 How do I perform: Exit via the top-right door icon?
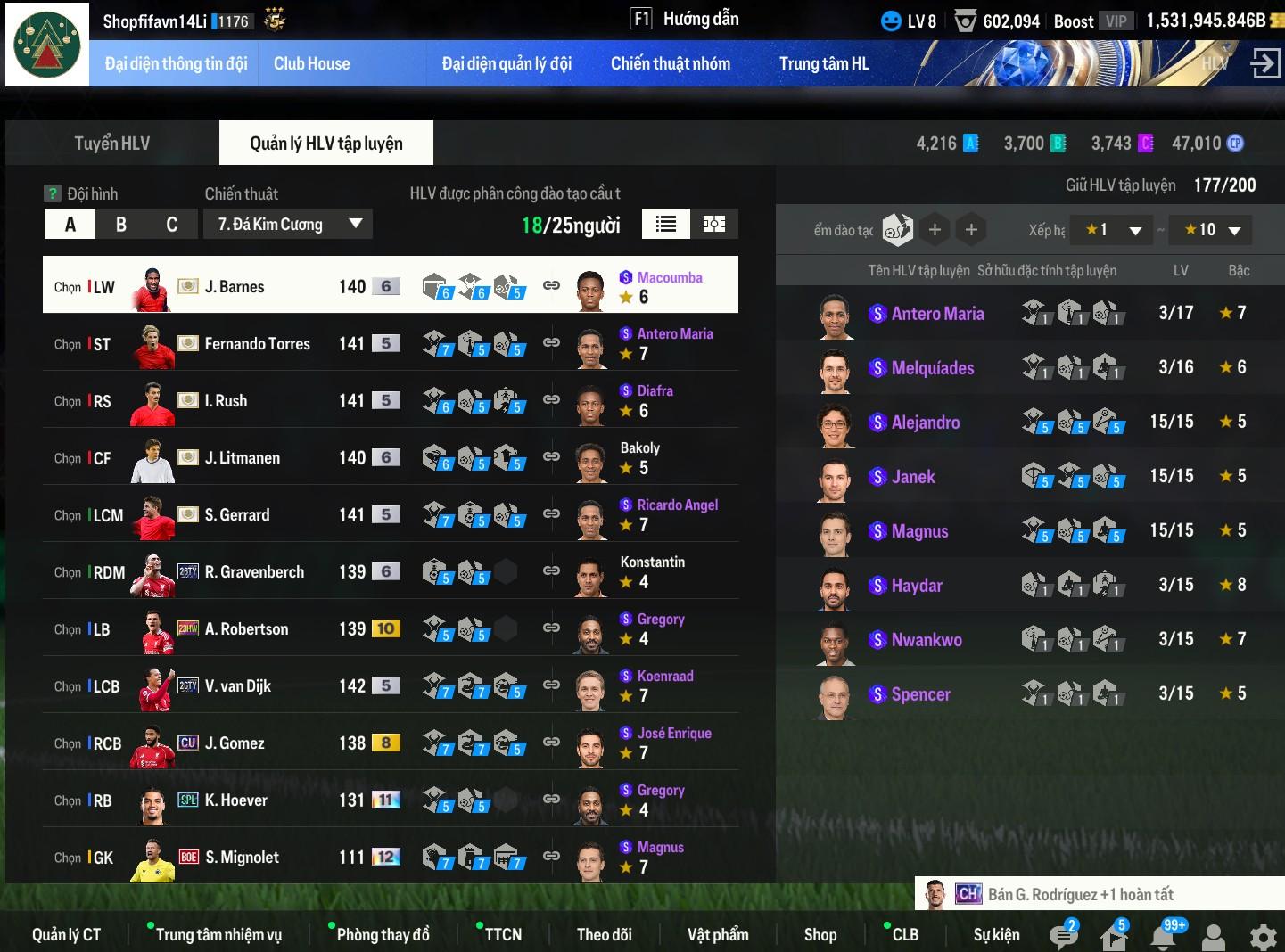pyautogui.click(x=1264, y=63)
